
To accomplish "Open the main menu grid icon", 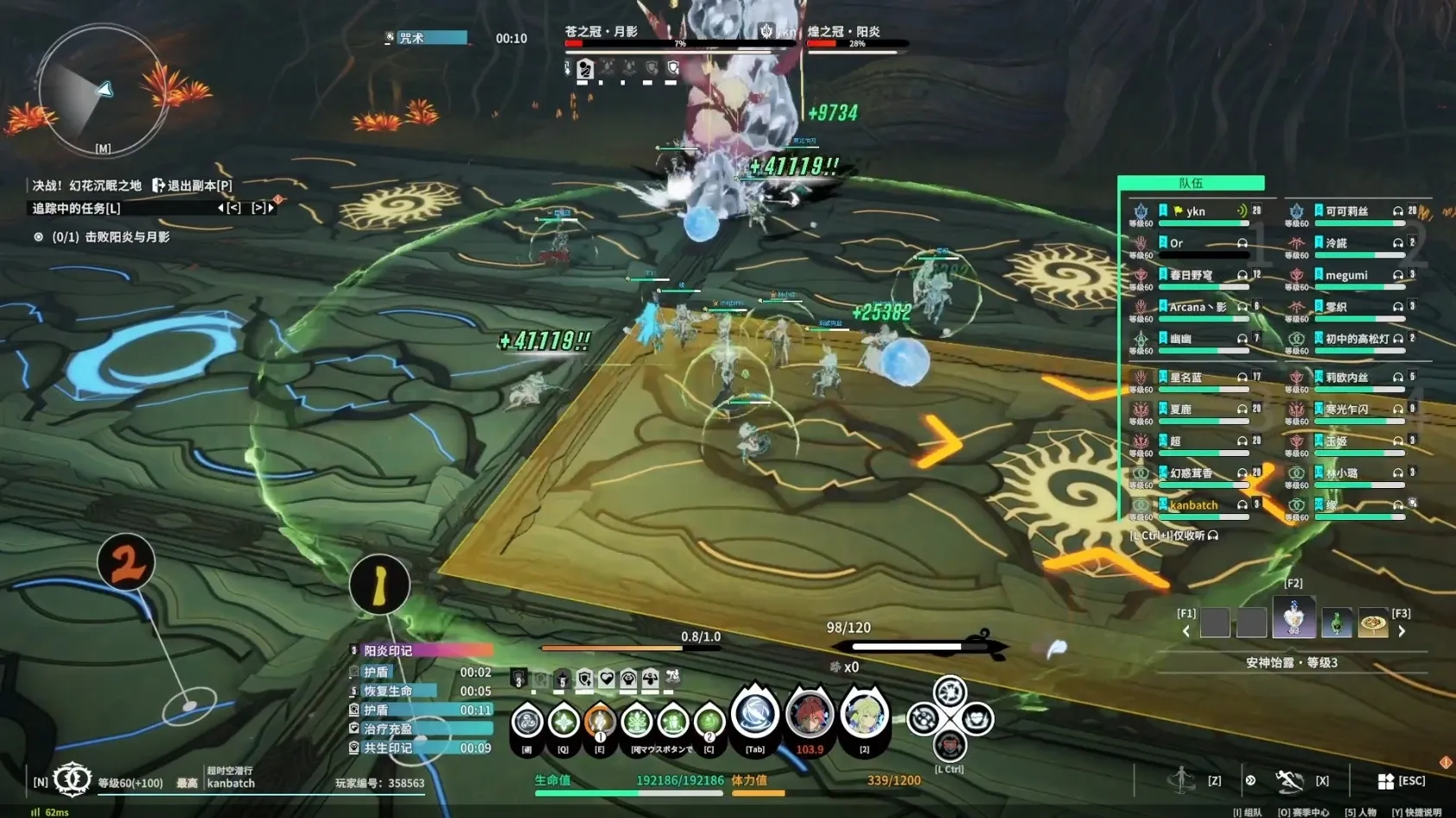I will click(x=1385, y=781).
